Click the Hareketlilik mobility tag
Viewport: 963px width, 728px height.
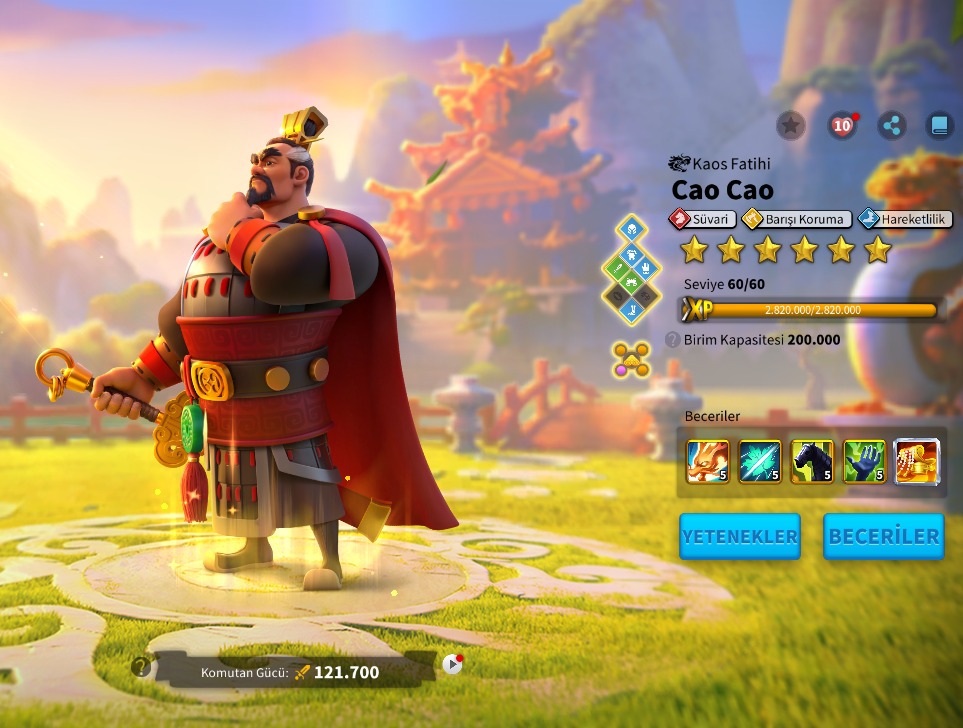pyautogui.click(x=905, y=219)
